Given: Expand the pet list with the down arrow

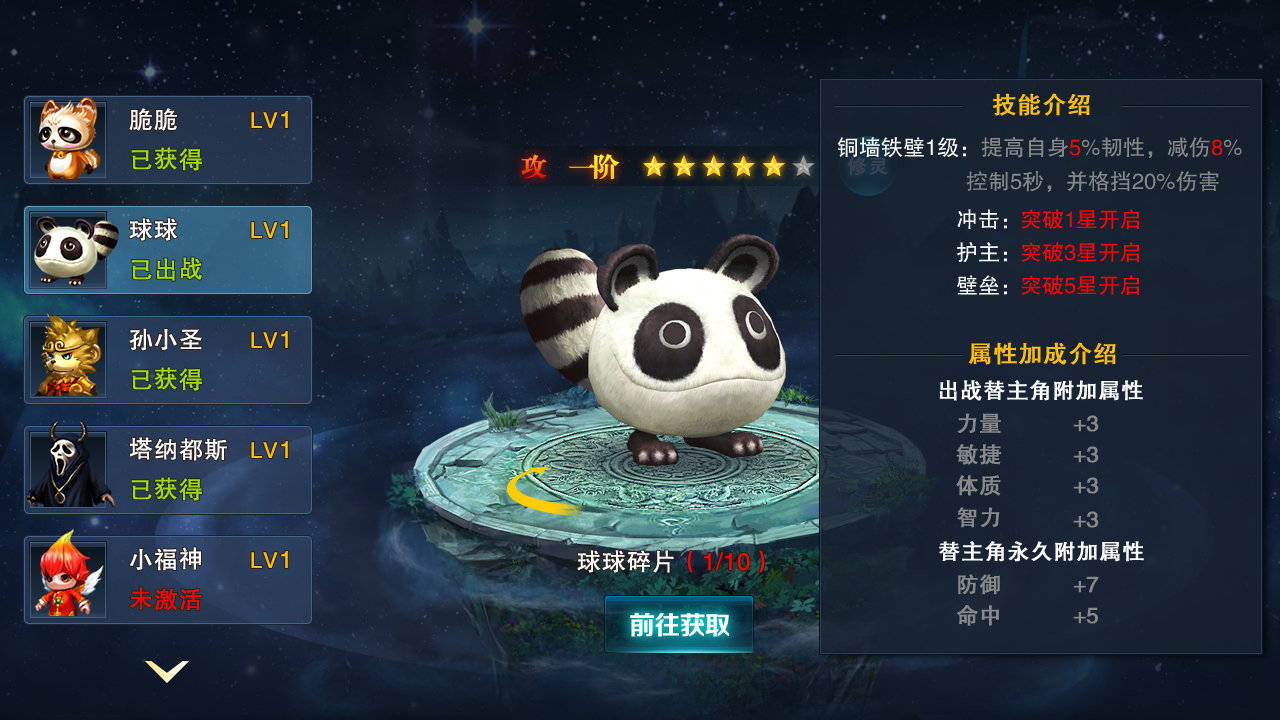Looking at the screenshot, I should click(167, 671).
